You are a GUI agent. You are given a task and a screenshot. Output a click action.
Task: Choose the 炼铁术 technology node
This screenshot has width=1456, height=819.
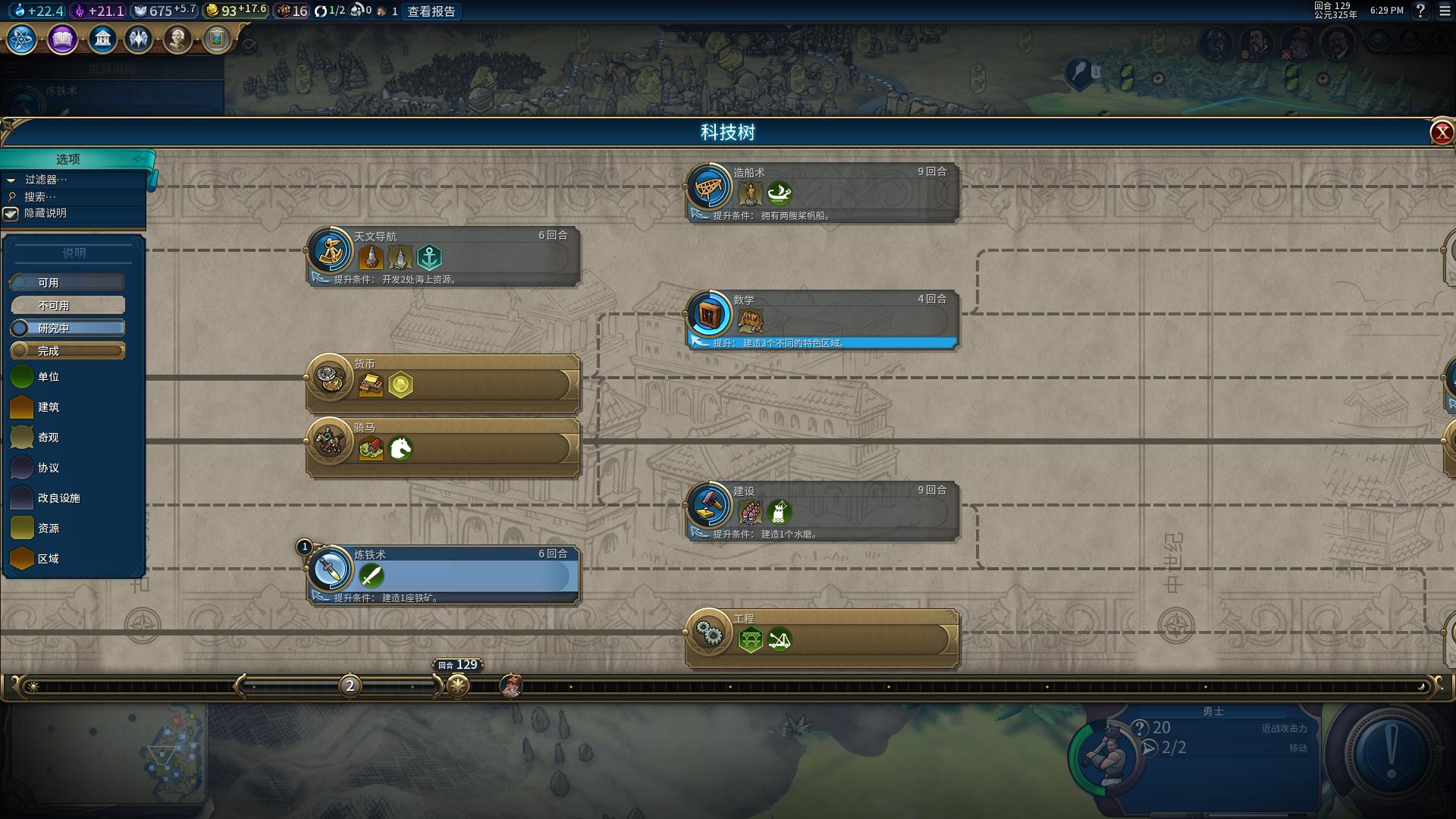tap(443, 574)
